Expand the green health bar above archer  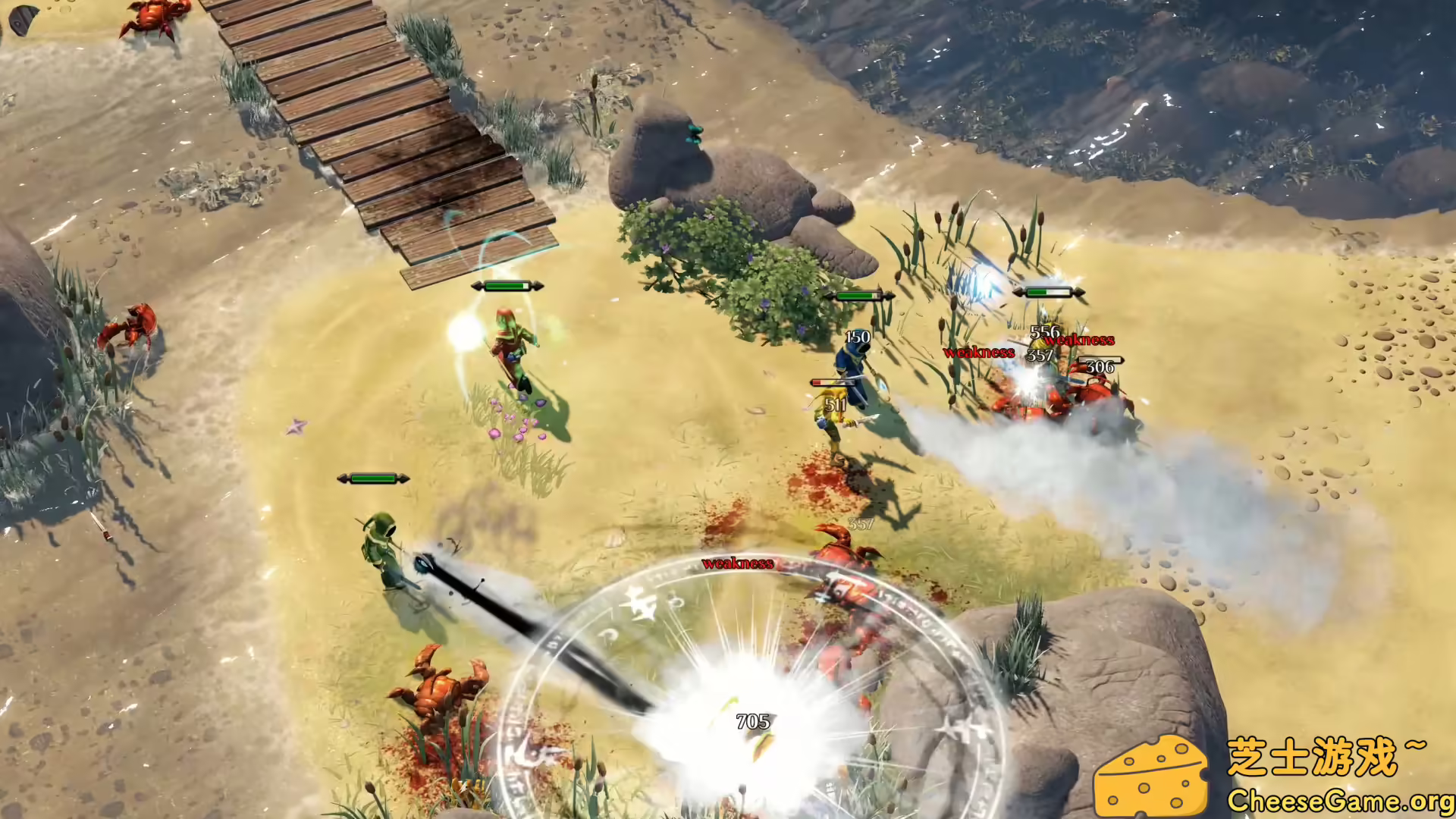(x=372, y=479)
